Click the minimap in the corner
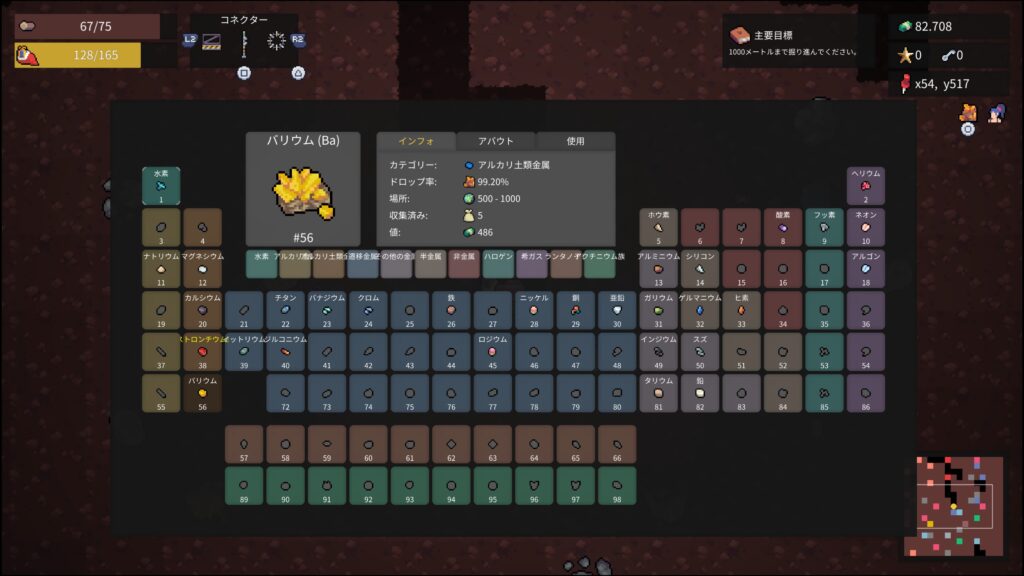Screen dimensions: 1024x576 [x=953, y=506]
